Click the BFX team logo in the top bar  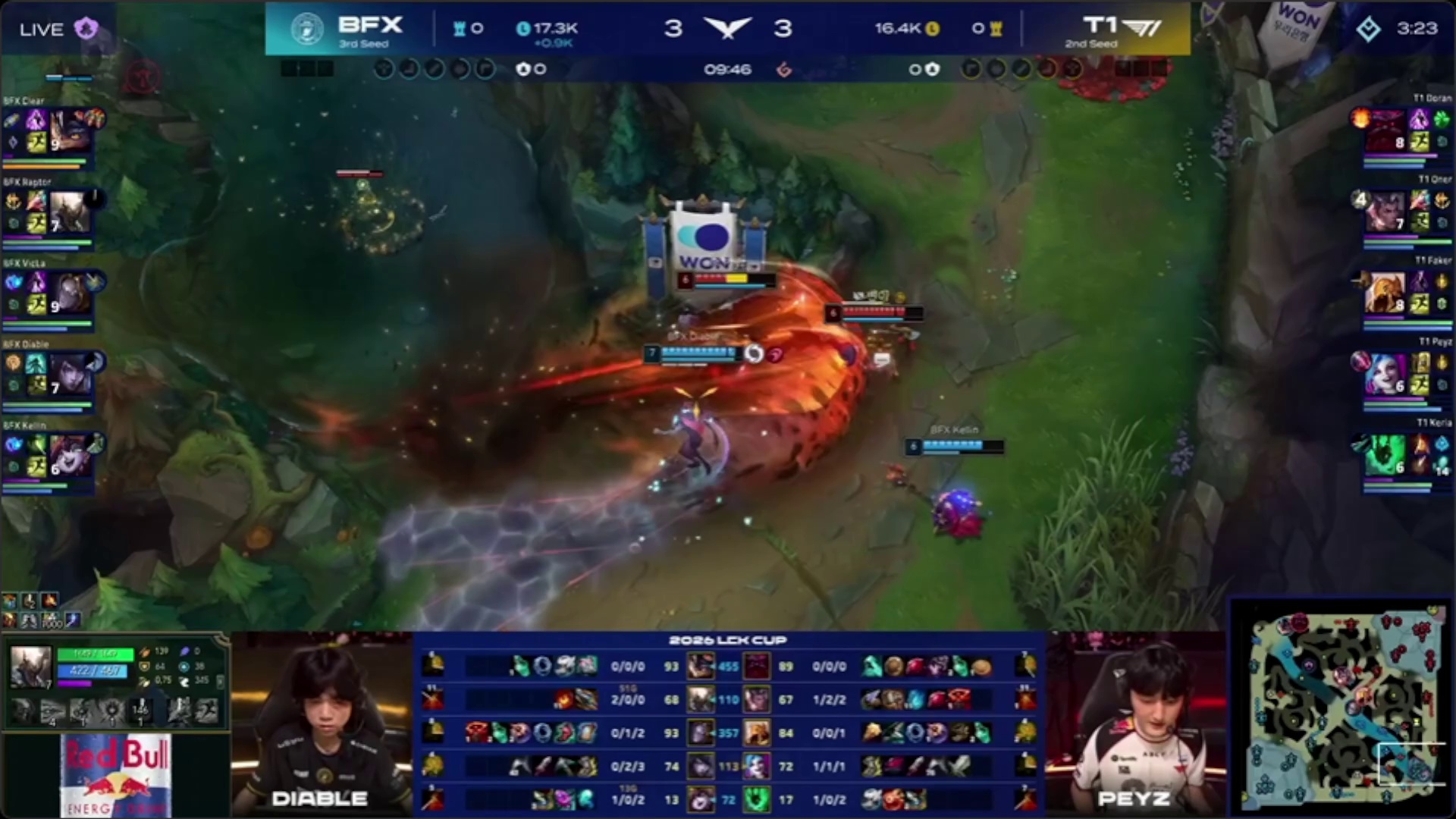pos(307,29)
